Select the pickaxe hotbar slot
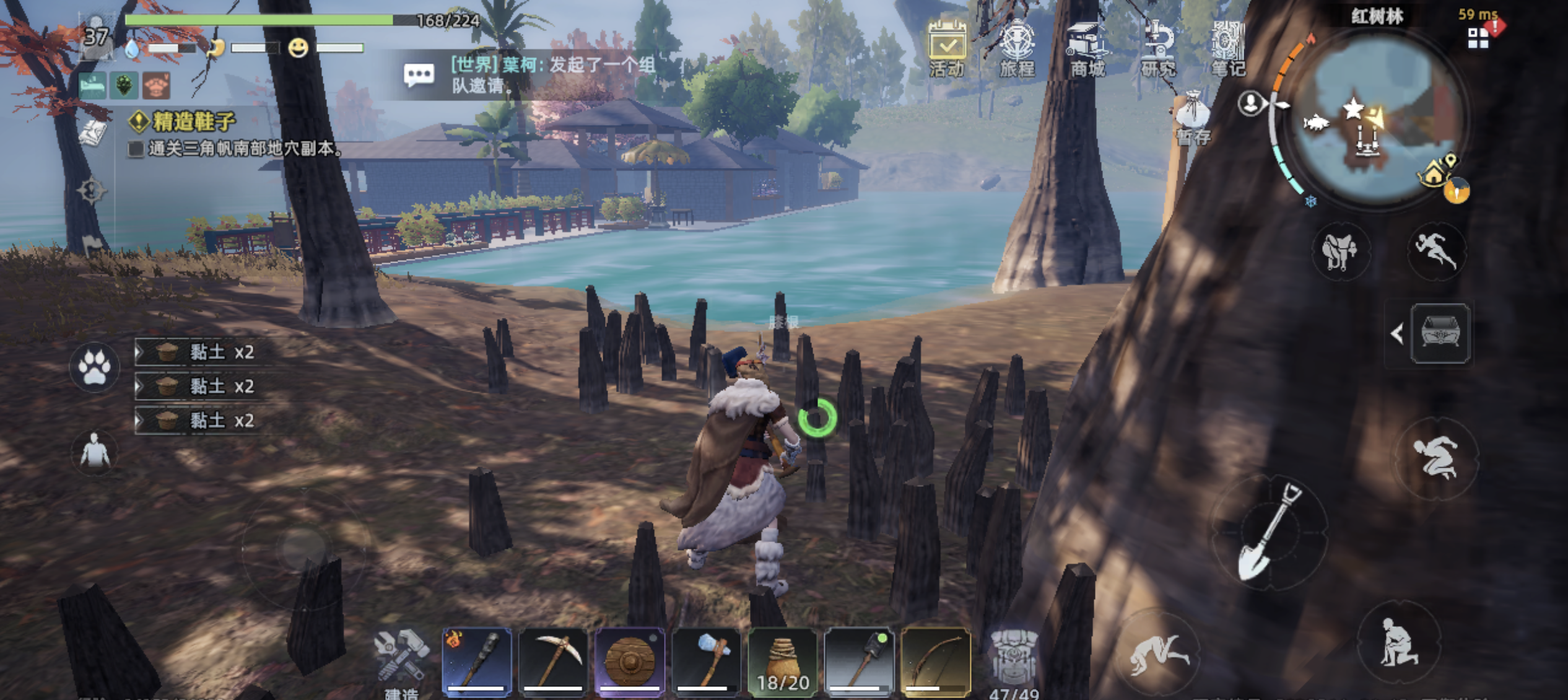Image resolution: width=1568 pixels, height=700 pixels. pos(553,661)
